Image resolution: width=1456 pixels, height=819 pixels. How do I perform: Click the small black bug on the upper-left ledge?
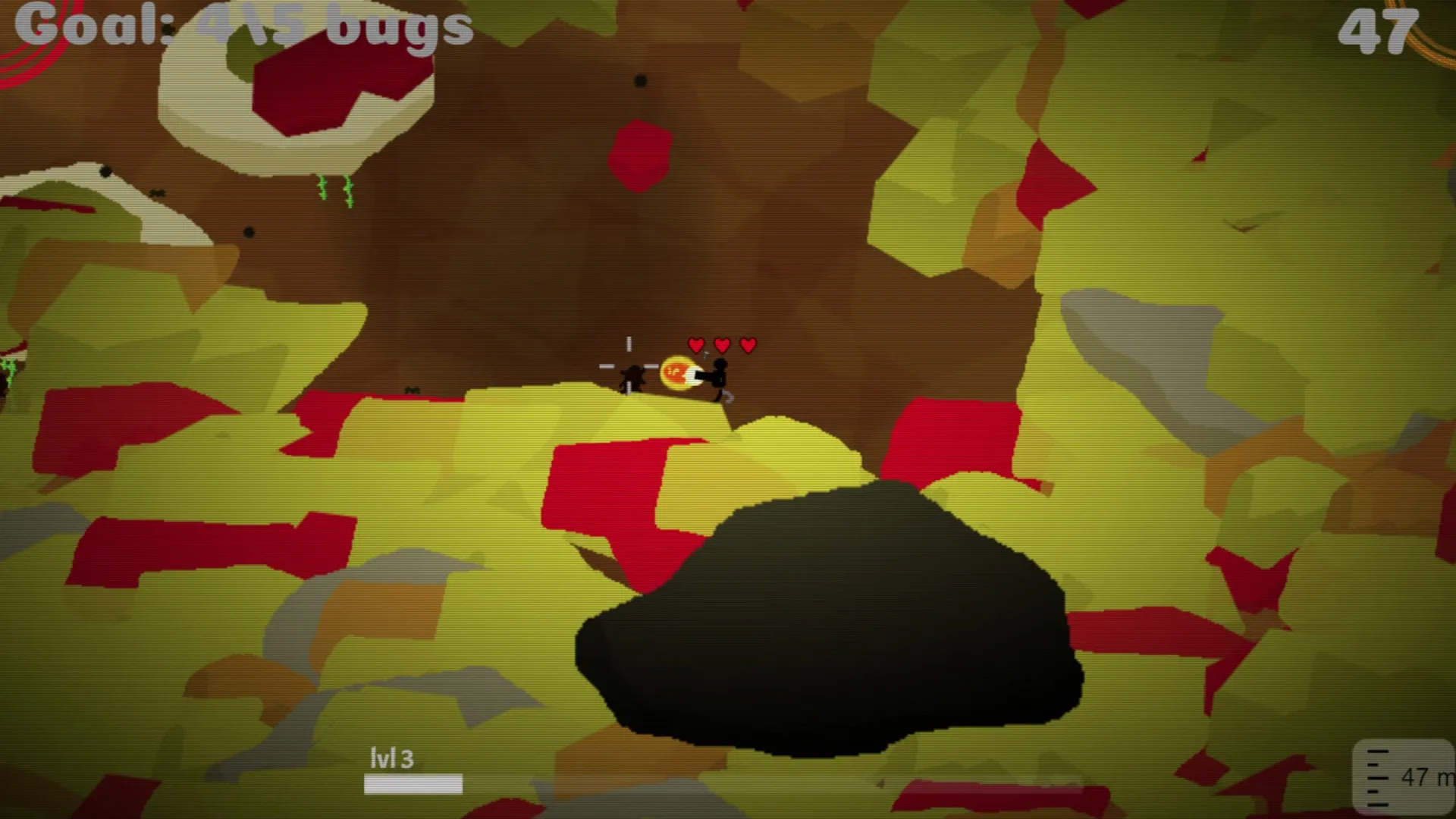(157, 193)
